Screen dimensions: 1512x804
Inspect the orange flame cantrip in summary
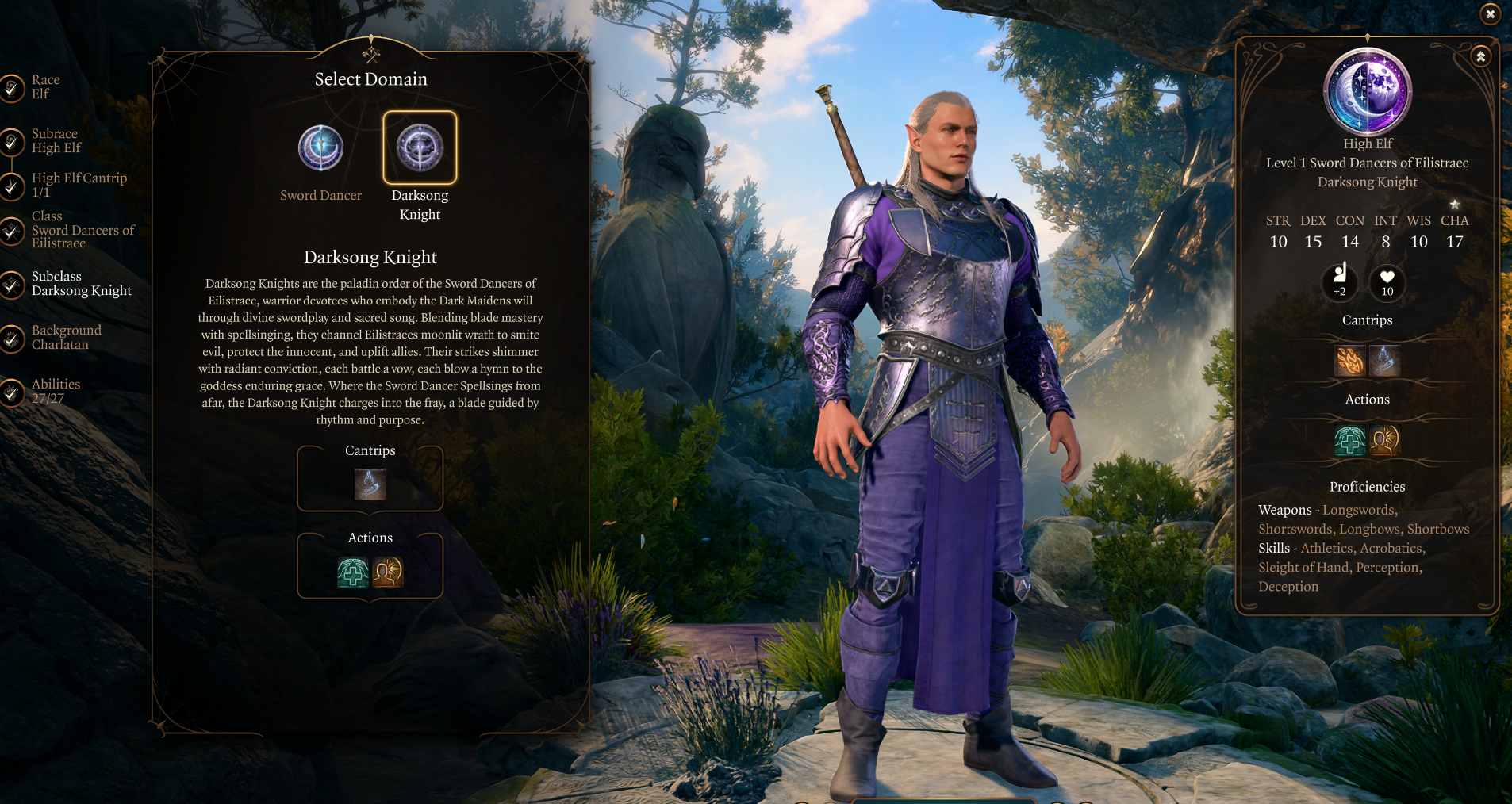point(1350,361)
